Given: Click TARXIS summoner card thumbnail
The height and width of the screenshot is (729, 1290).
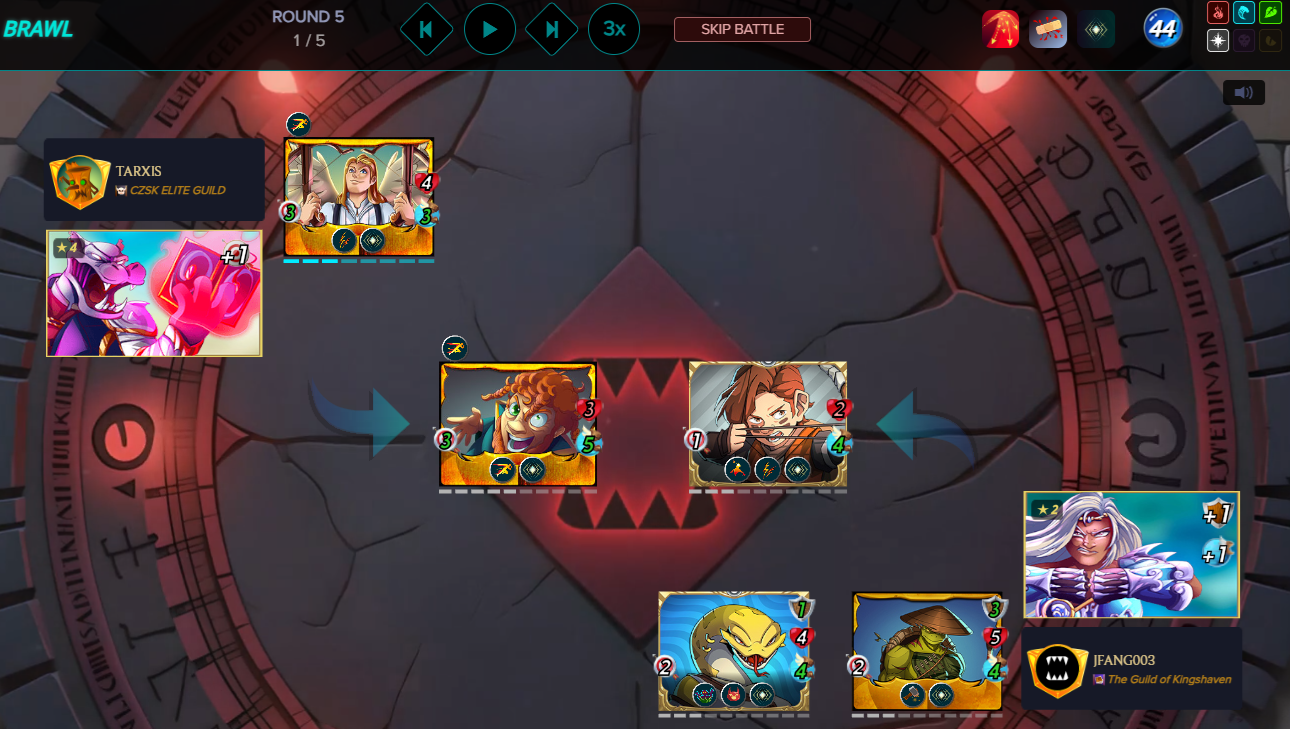Looking at the screenshot, I should click(153, 293).
